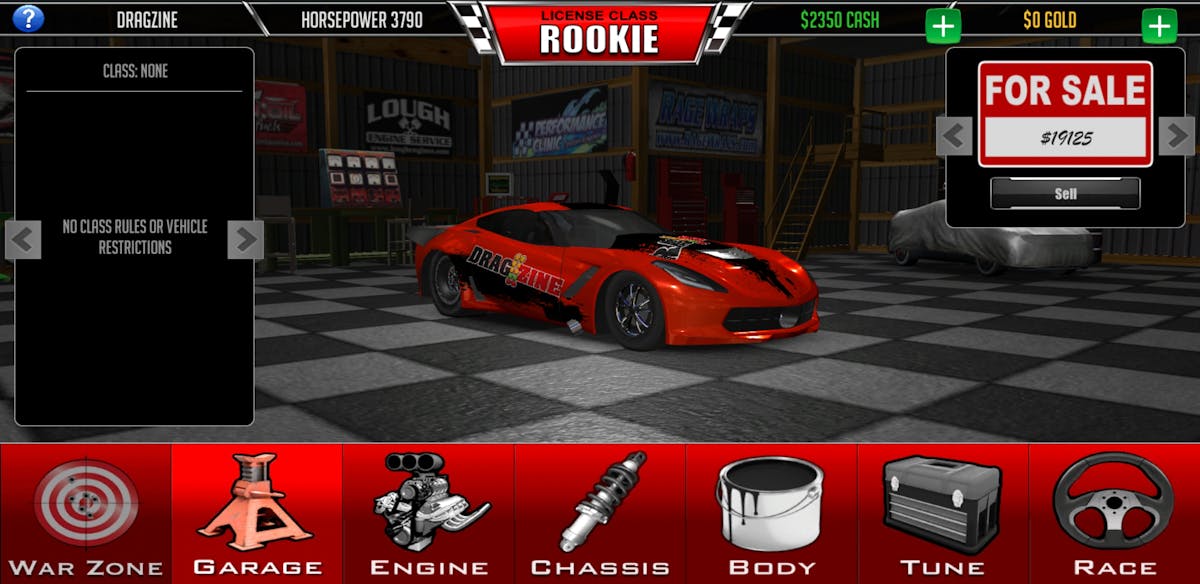The width and height of the screenshot is (1200, 584).
Task: Open the Engine upgrades menu
Action: coord(429,513)
